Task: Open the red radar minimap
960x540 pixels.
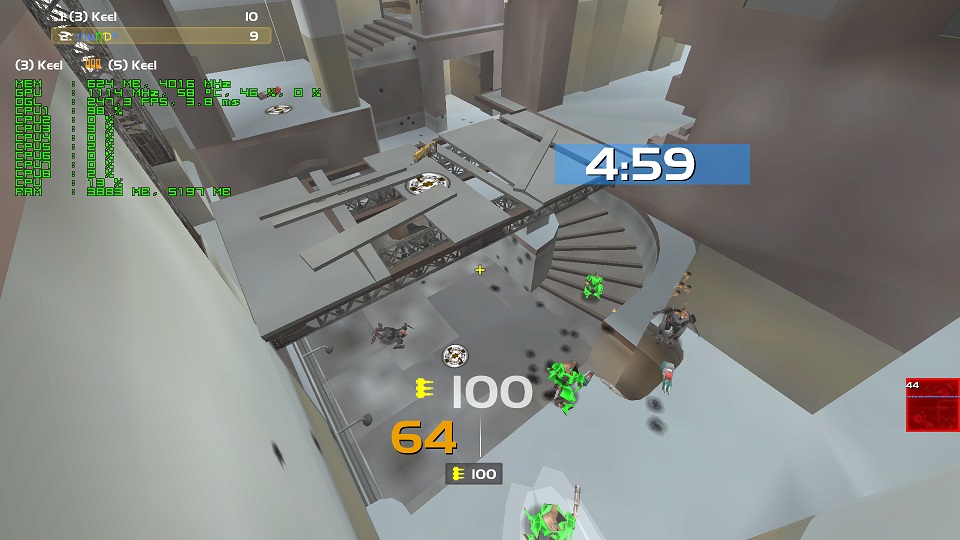Action: pyautogui.click(x=932, y=405)
